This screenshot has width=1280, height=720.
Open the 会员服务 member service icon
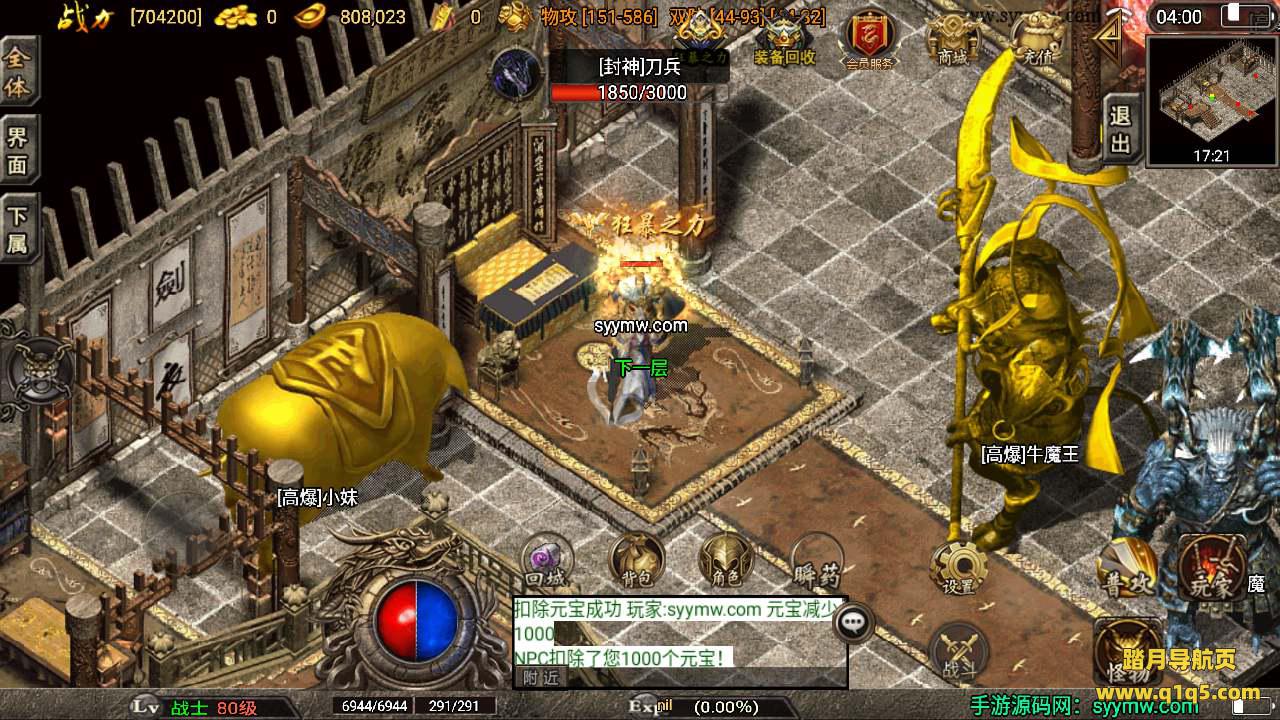[x=868, y=42]
